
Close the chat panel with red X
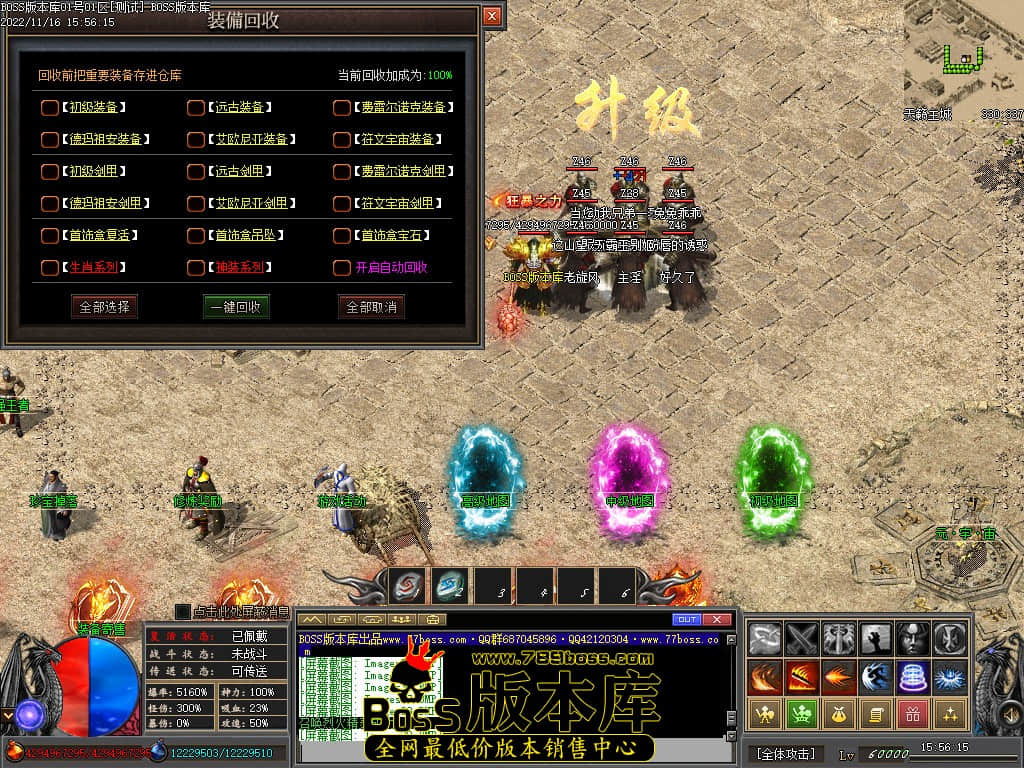[717, 619]
